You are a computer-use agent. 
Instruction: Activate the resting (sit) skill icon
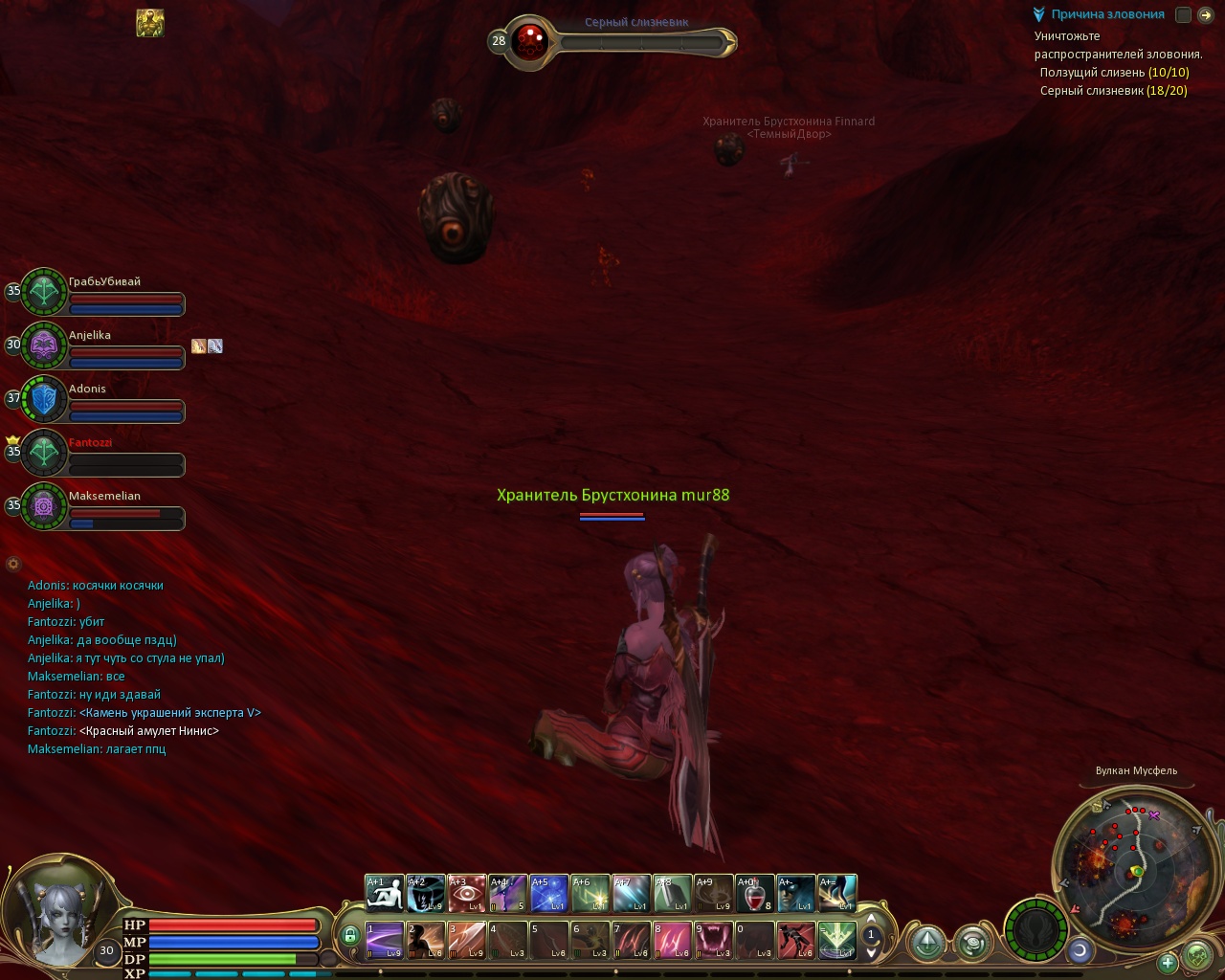(x=385, y=893)
